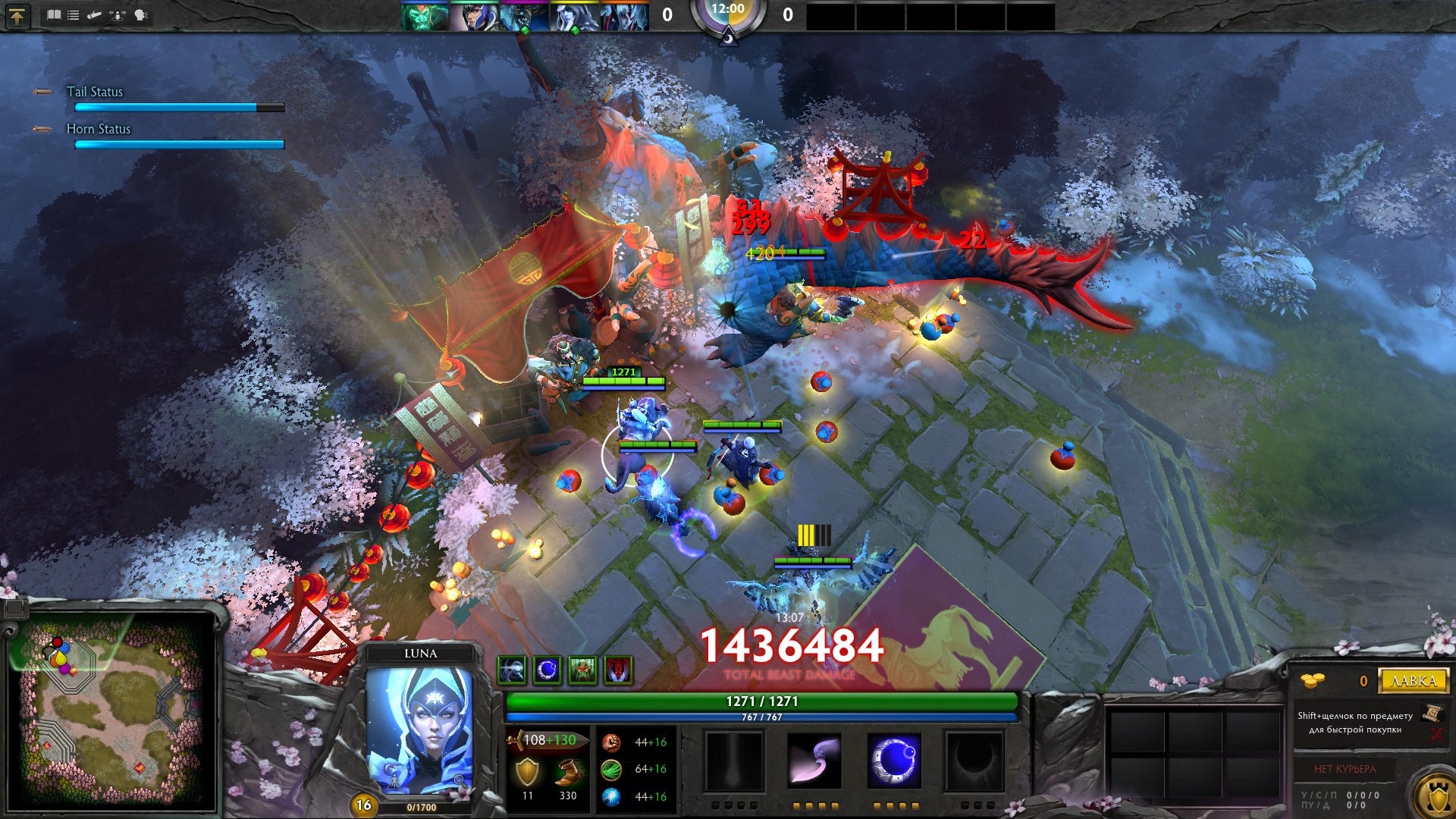Activate the glyph tower shield button
The height and width of the screenshot is (819, 1456).
pyautogui.click(x=1436, y=798)
